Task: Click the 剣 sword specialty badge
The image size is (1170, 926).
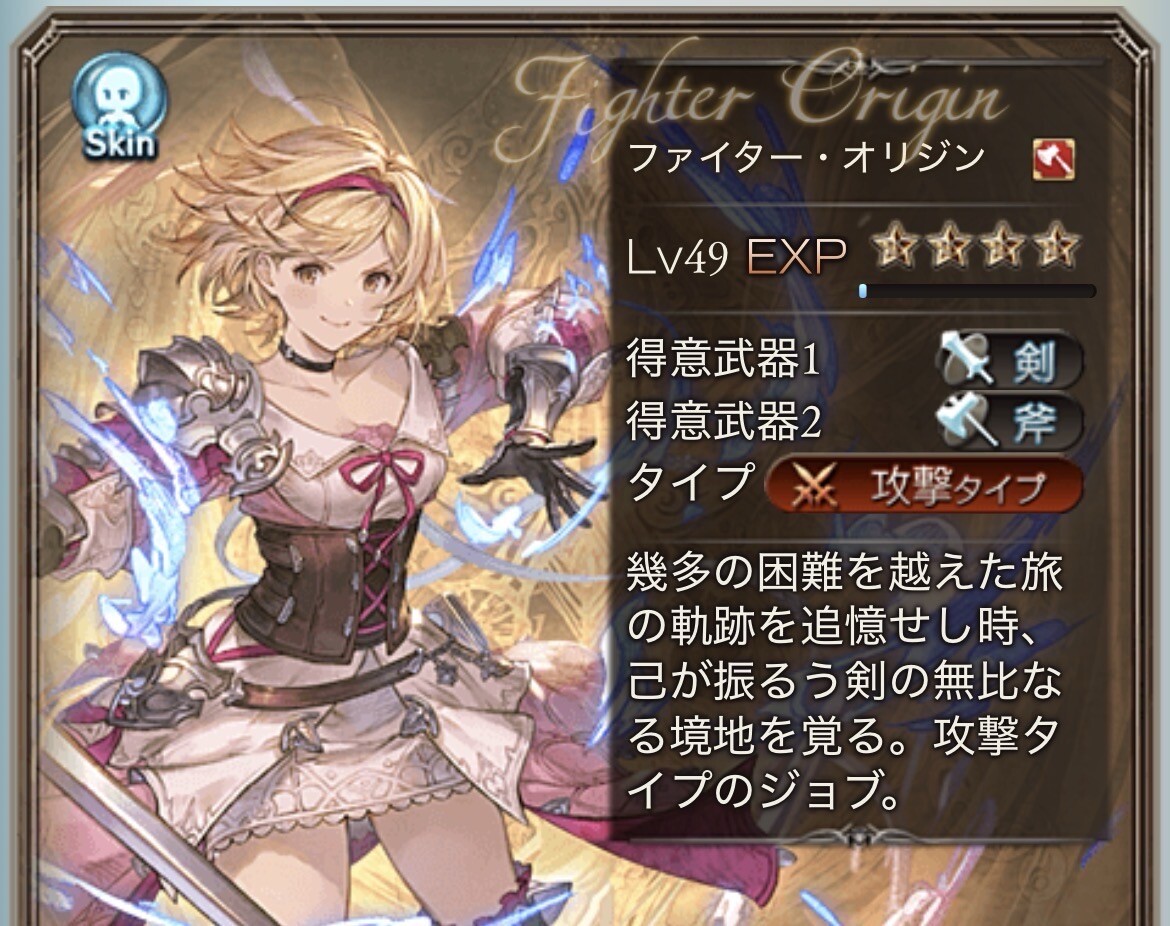Action: (1009, 360)
